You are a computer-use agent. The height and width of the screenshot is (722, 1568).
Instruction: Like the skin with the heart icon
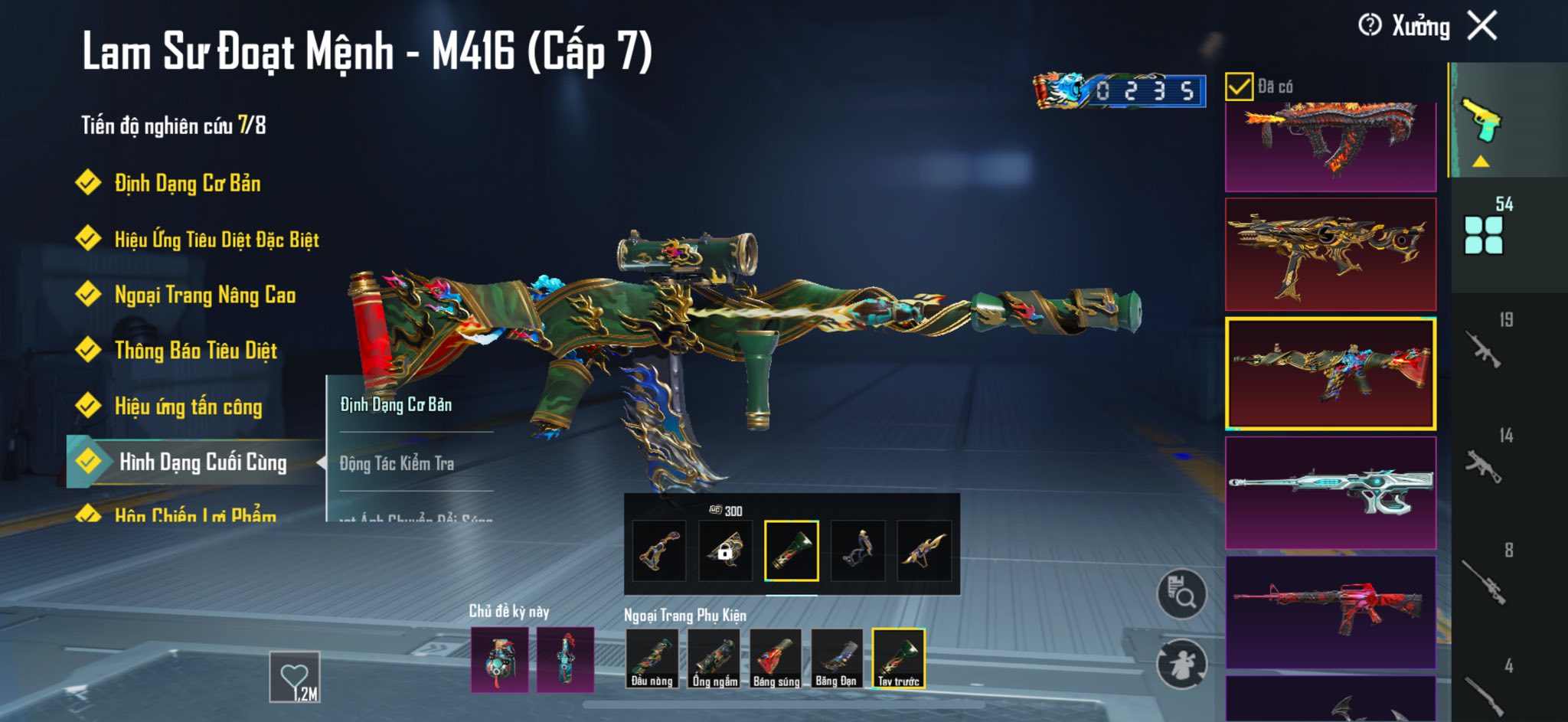(295, 676)
